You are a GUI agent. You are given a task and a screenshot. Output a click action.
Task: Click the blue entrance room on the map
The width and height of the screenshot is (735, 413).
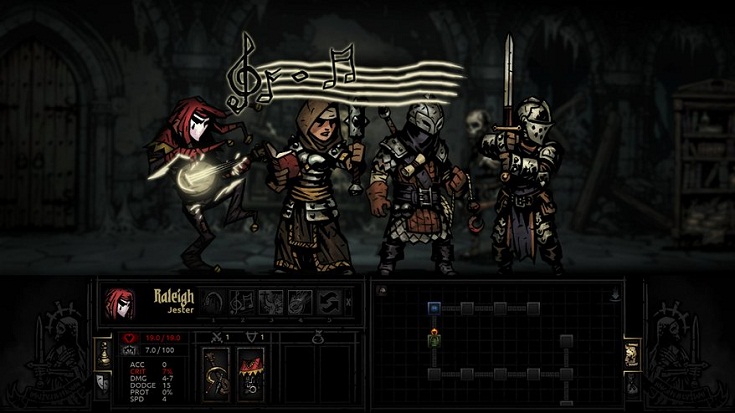point(434,308)
